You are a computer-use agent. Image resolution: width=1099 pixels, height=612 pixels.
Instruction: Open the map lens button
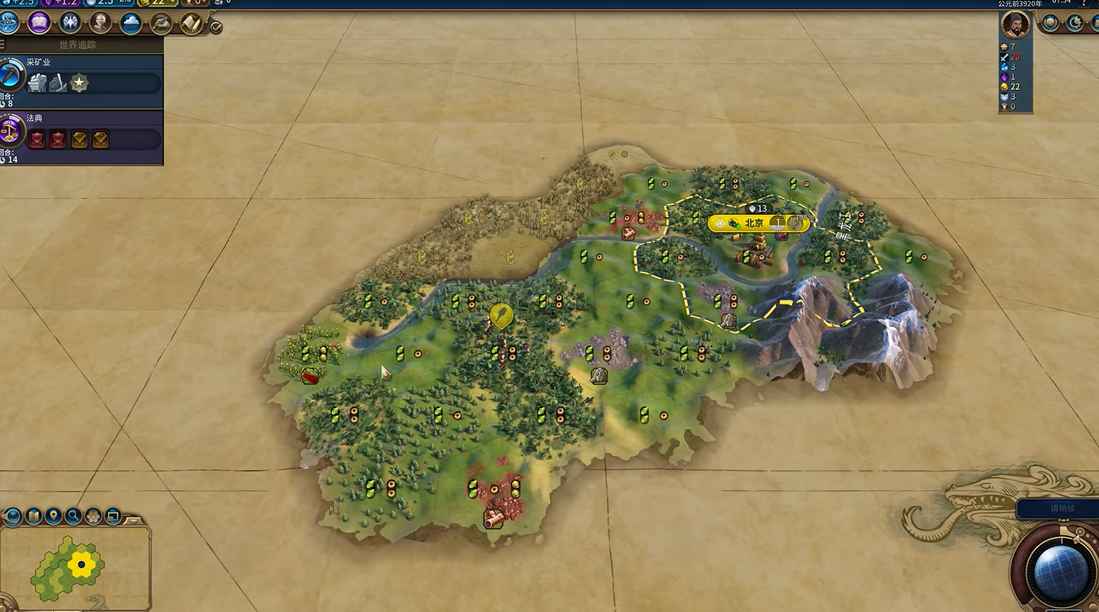(x=33, y=517)
